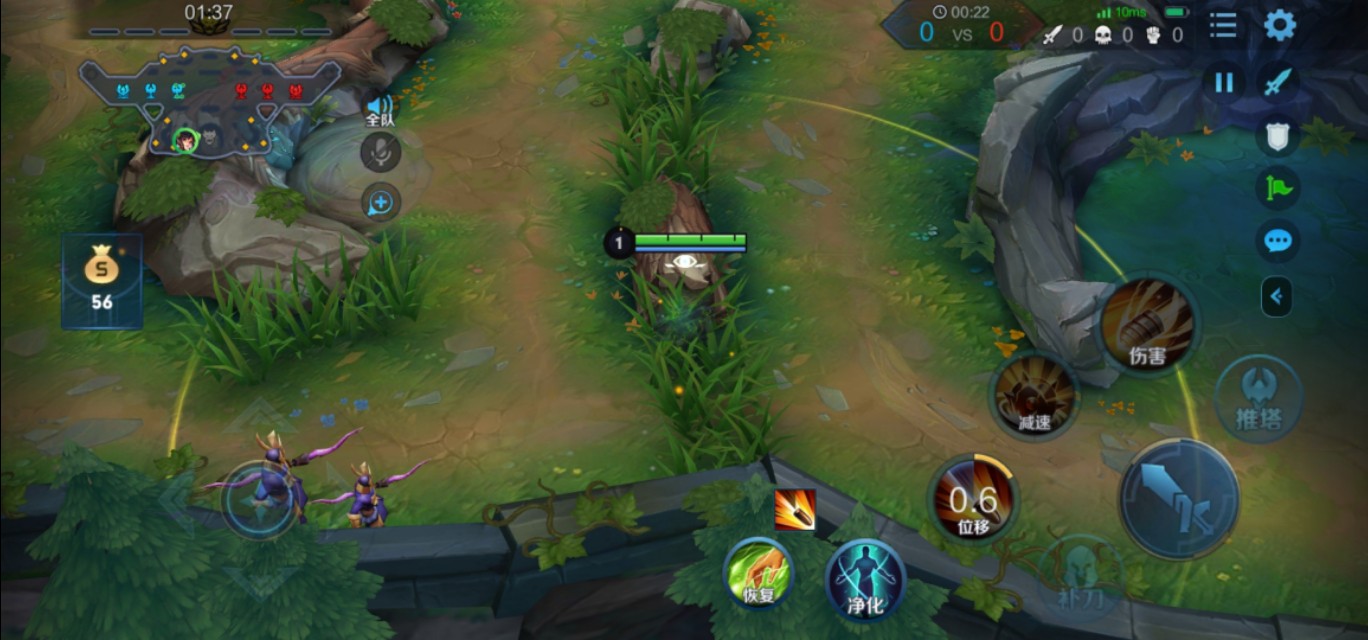This screenshot has width=1368, height=640.
Task: Send the sword attack signal
Action: (1278, 82)
